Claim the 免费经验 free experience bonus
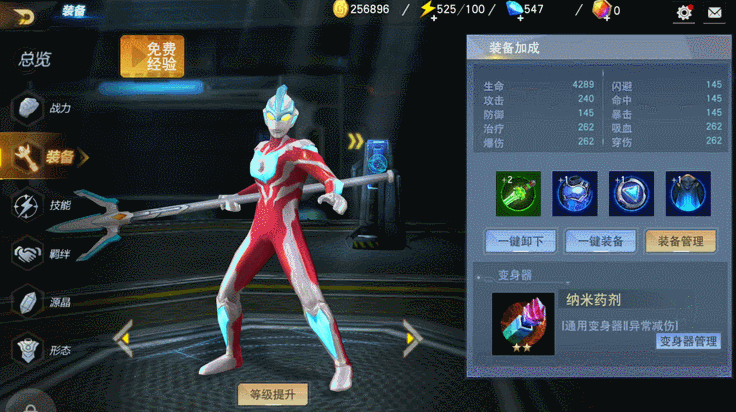This screenshot has width=736, height=412. pos(152,56)
